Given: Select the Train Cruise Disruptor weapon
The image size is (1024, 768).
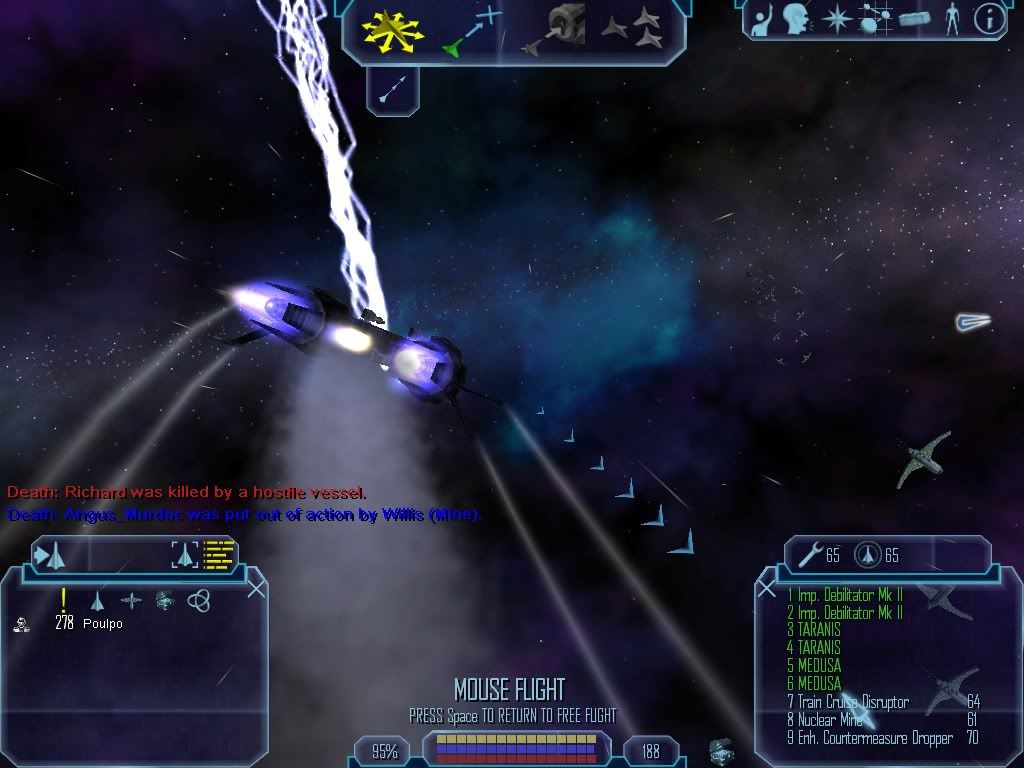Looking at the screenshot, I should 853,702.
